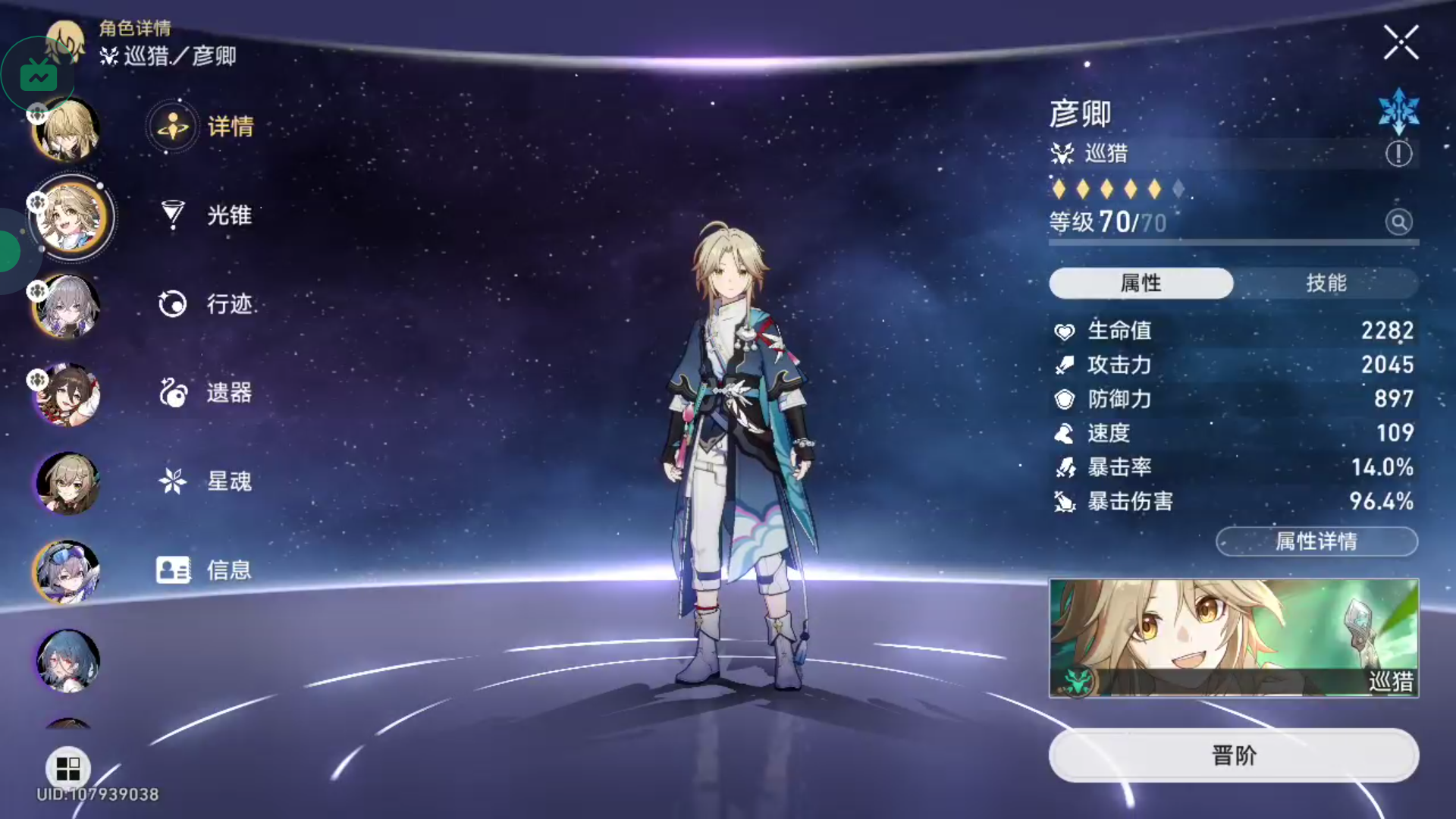Open the 属性详情 attribute details
This screenshot has width=1456, height=819.
pyautogui.click(x=1316, y=541)
